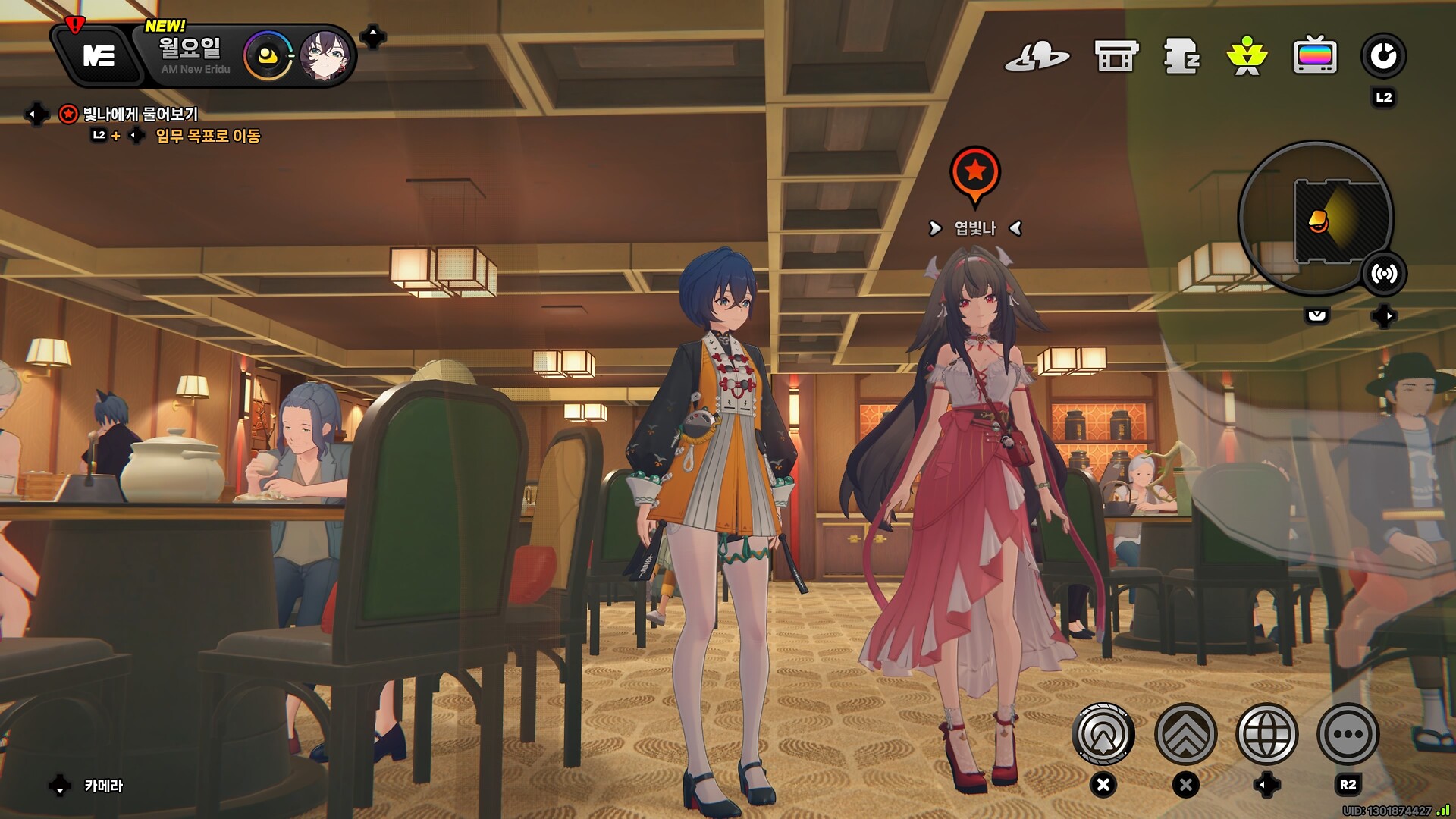Open the colorful TV icon
This screenshot has height=819, width=1456.
(x=1314, y=56)
